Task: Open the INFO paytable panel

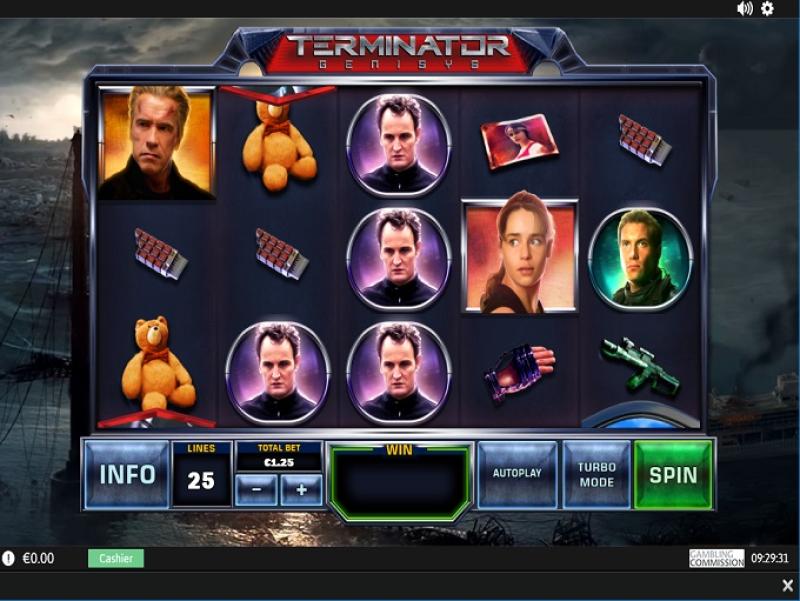Action: pos(126,474)
